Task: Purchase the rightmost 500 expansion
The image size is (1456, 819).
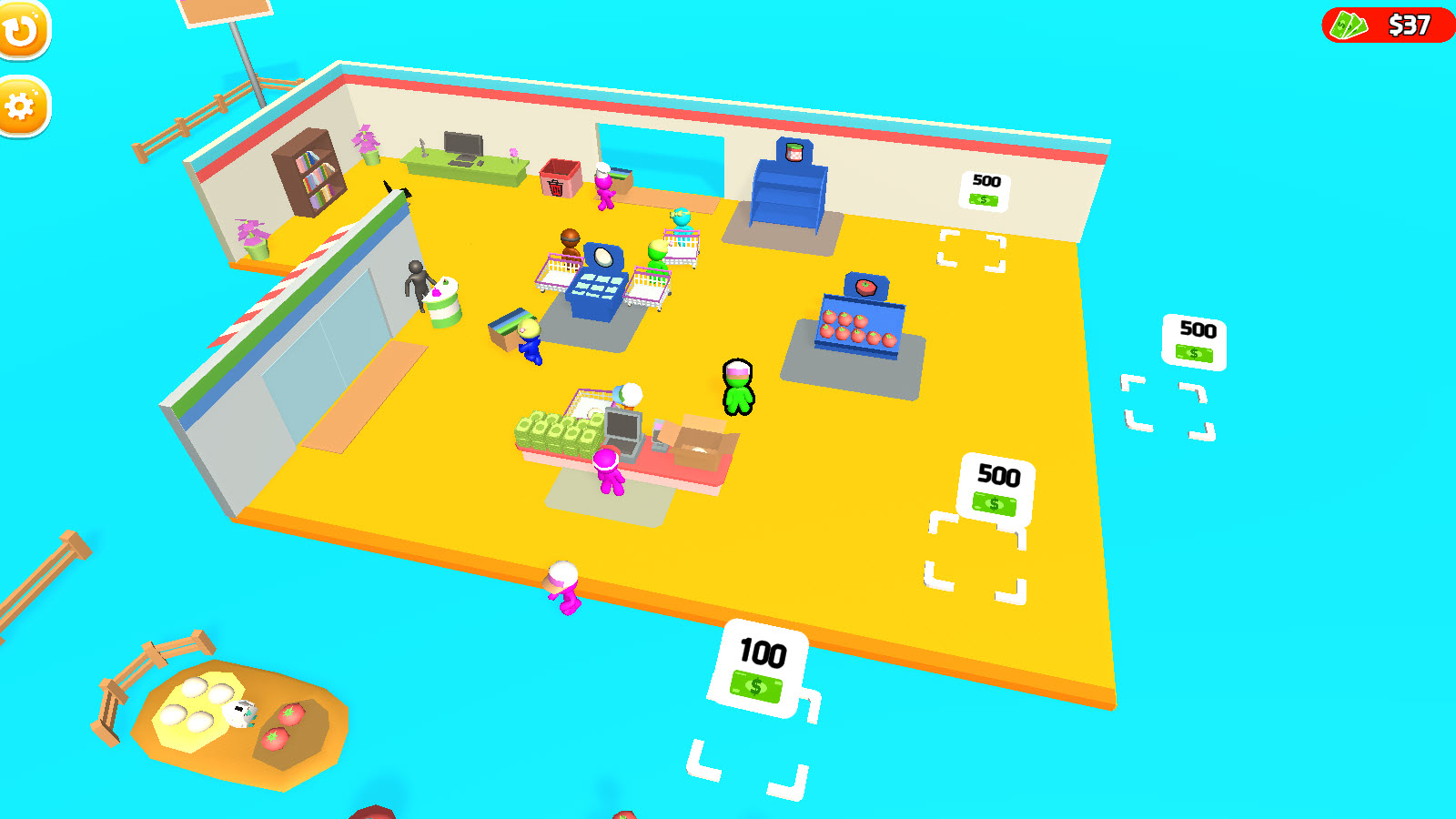Action: click(1195, 342)
